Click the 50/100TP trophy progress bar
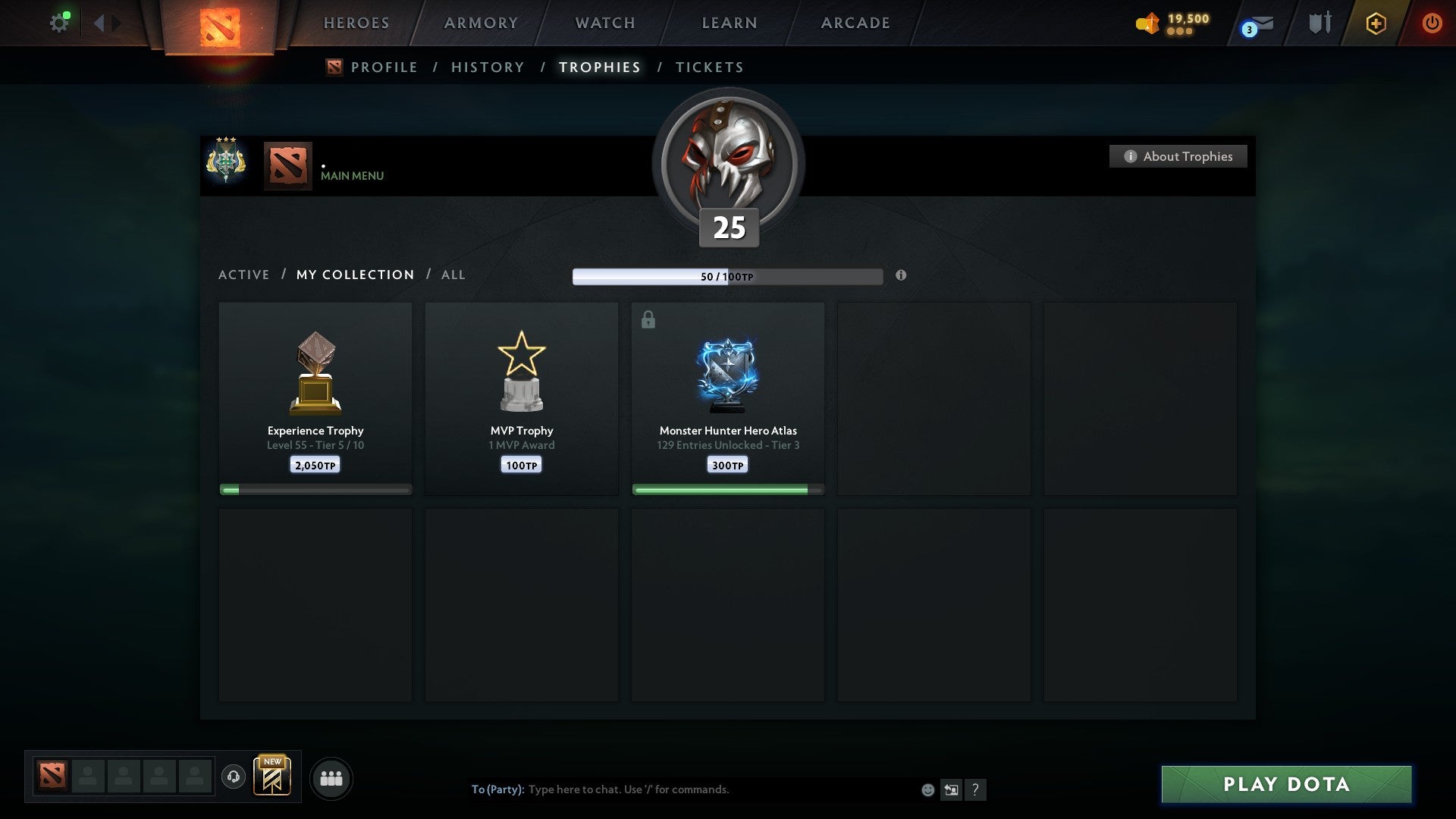Screen dimensions: 1456x819 click(727, 276)
